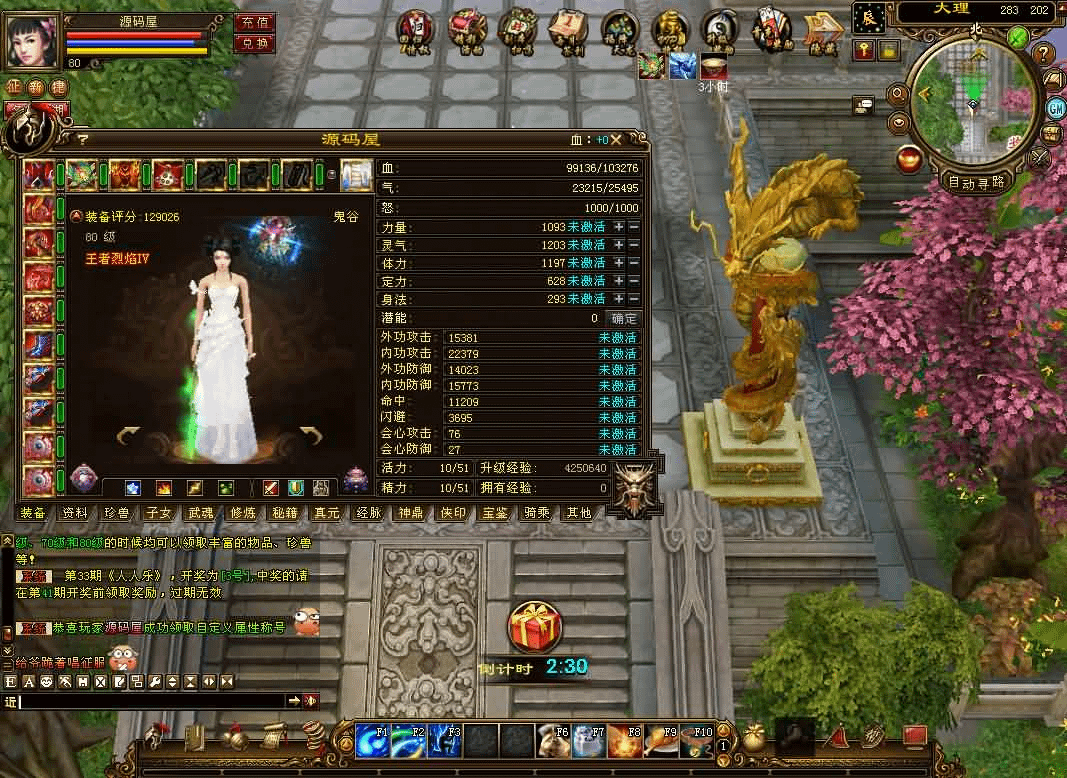Click the chat text input box
The height and width of the screenshot is (778, 1067).
pos(152,701)
